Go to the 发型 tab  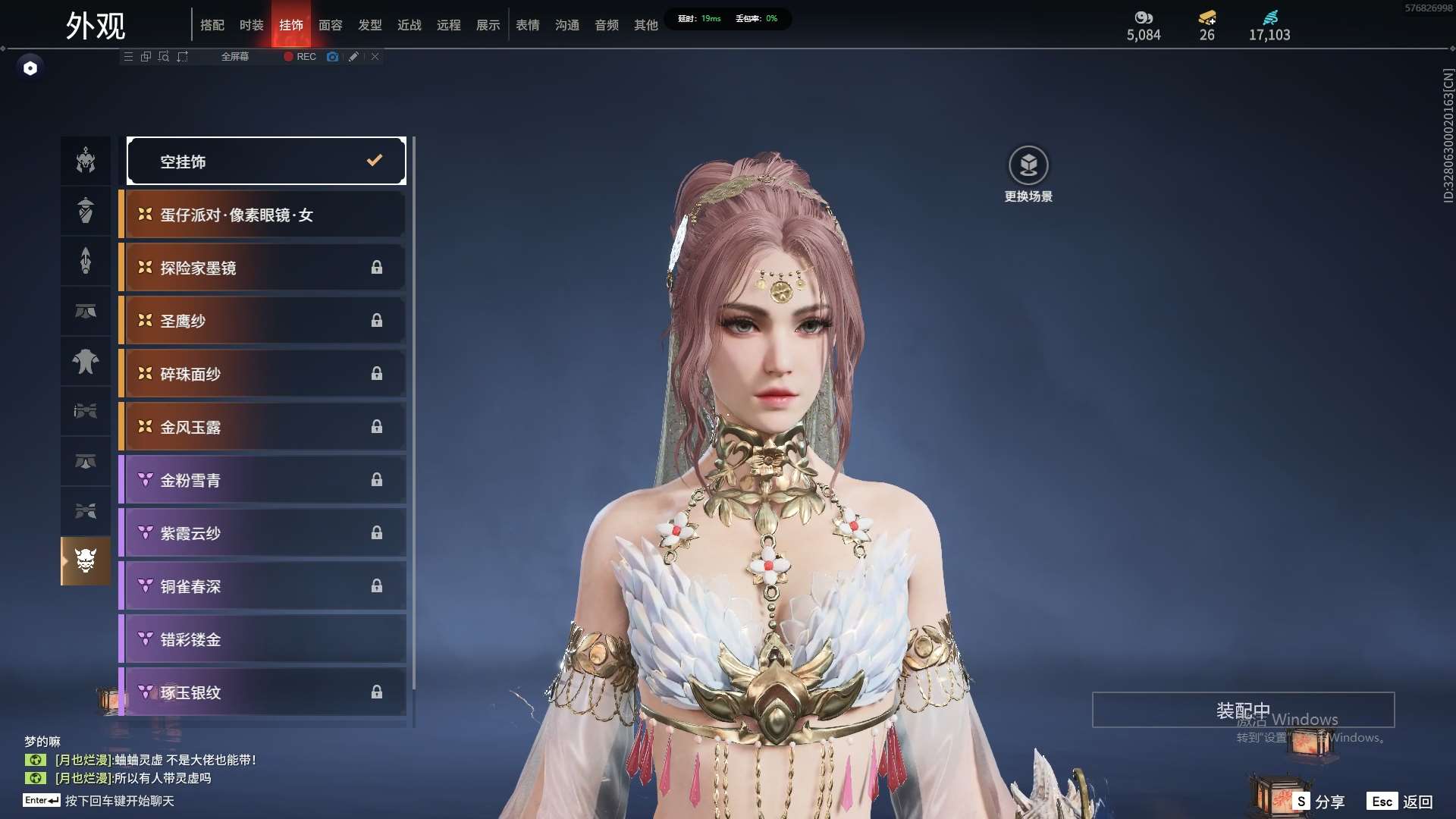tap(369, 25)
